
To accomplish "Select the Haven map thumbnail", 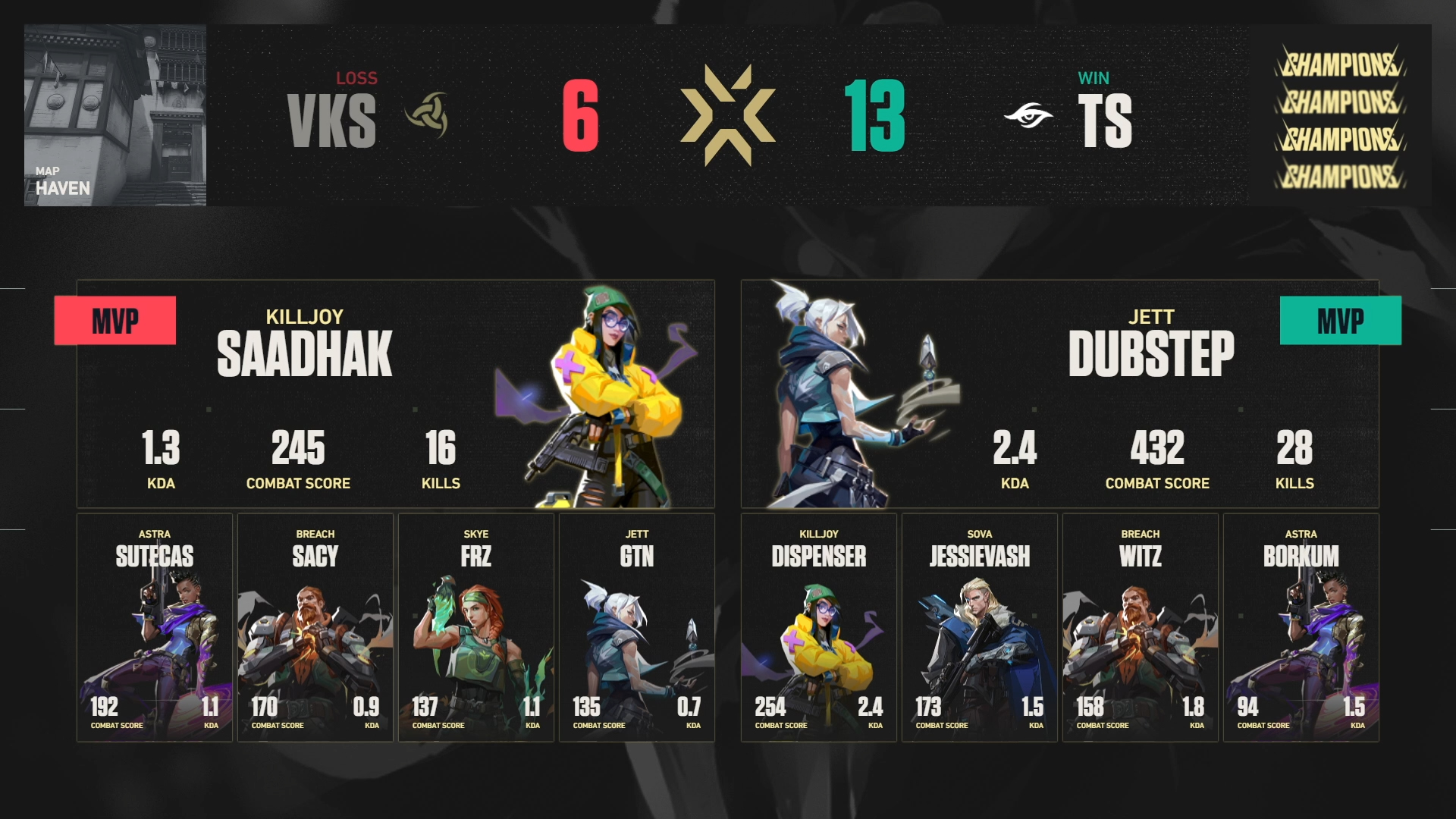I will 115,115.
